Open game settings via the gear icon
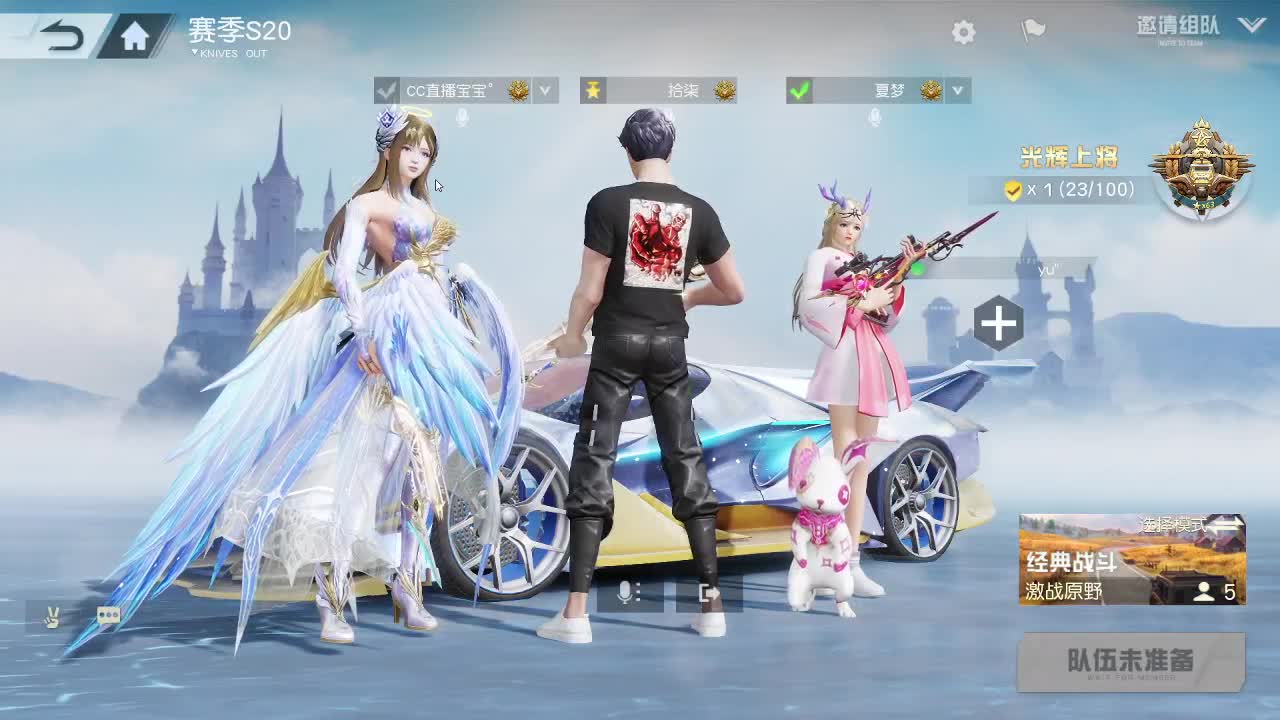1280x720 pixels. click(x=962, y=32)
